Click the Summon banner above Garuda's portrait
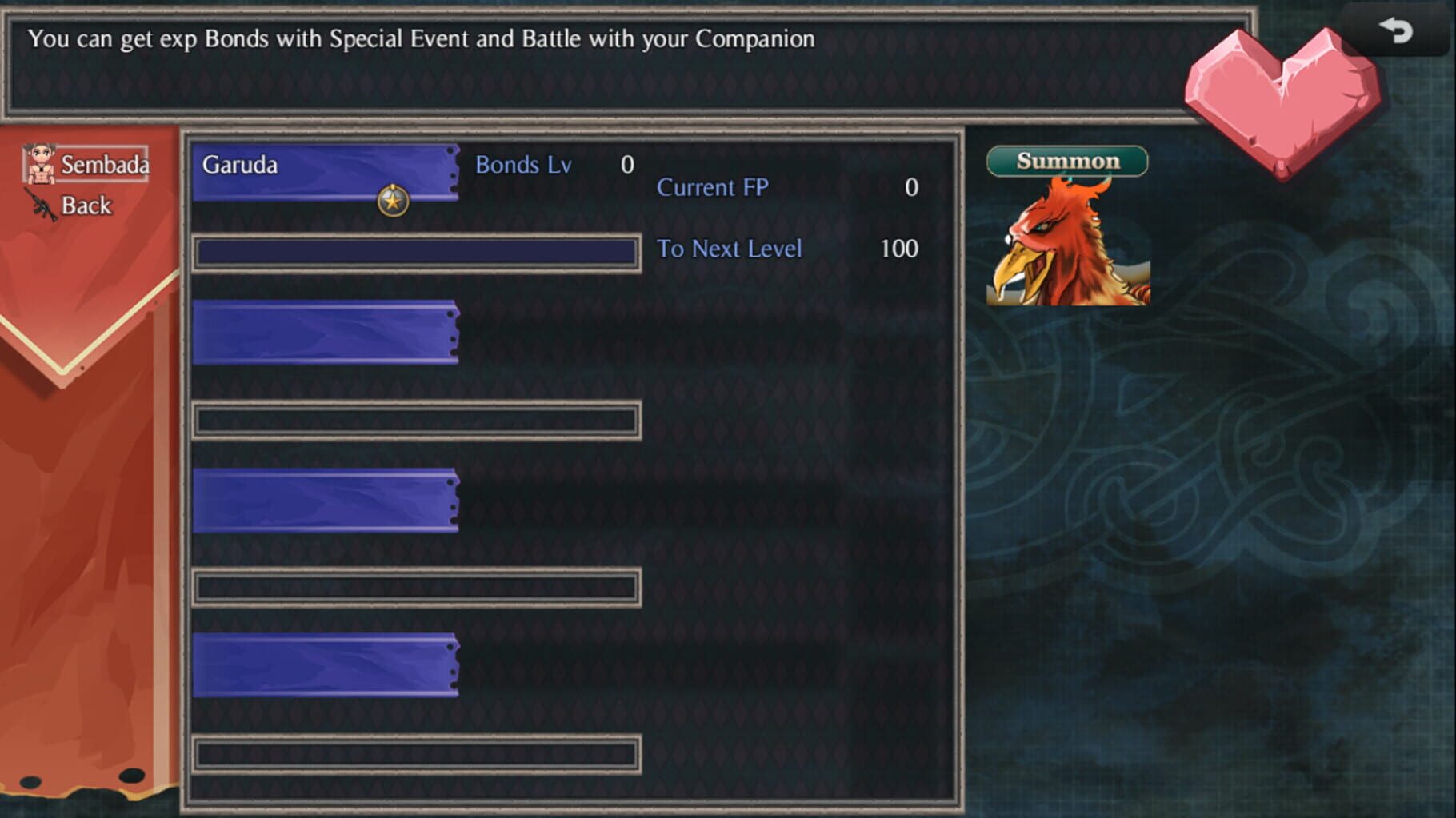 tap(1067, 159)
